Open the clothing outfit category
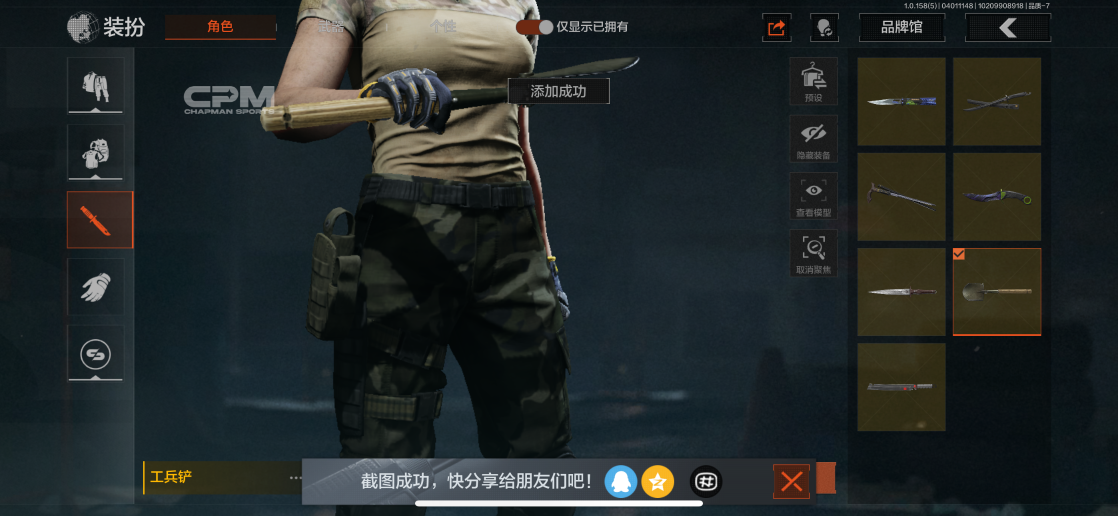1118x516 pixels. pos(96,85)
